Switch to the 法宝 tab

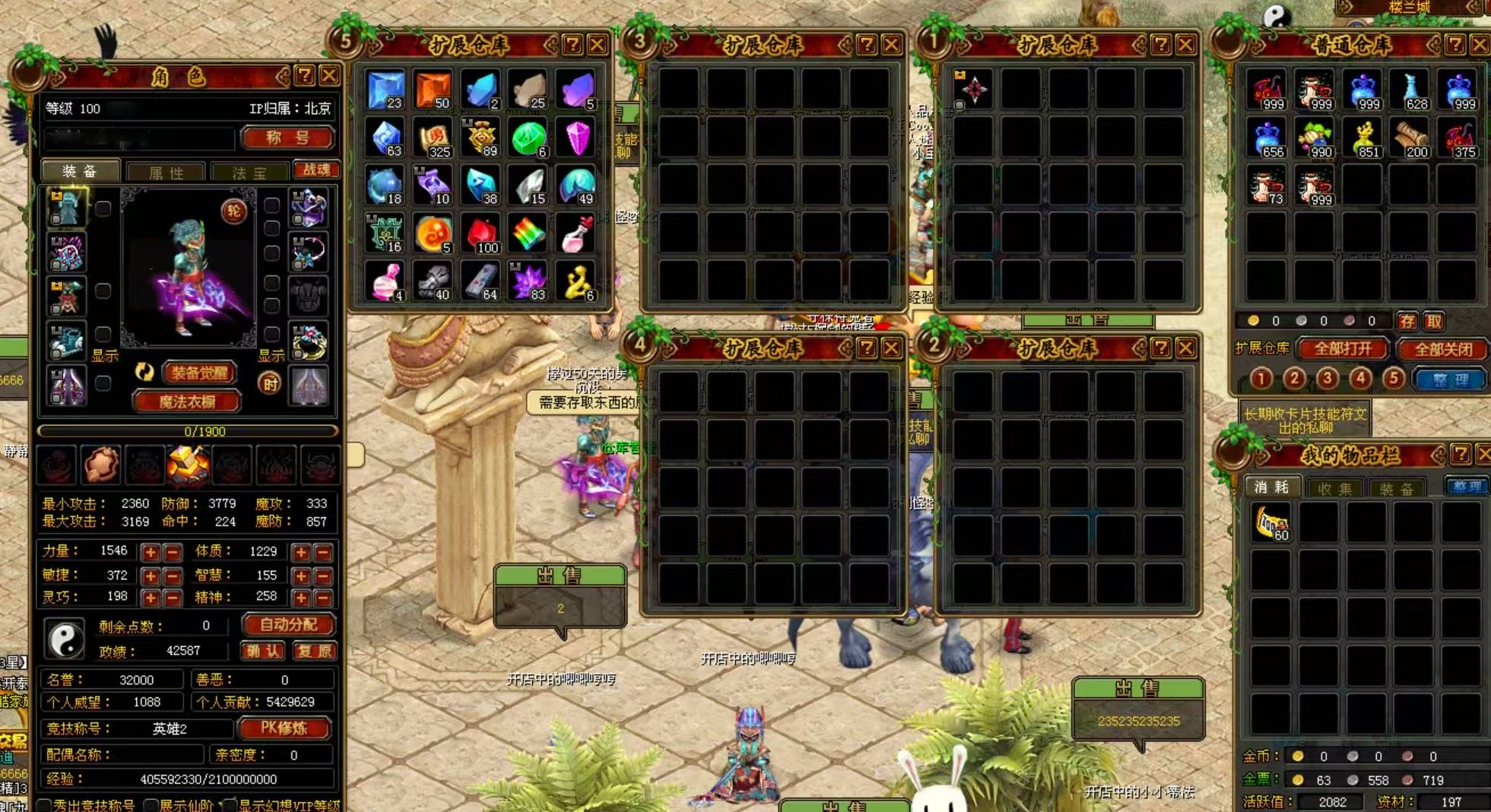(x=249, y=173)
